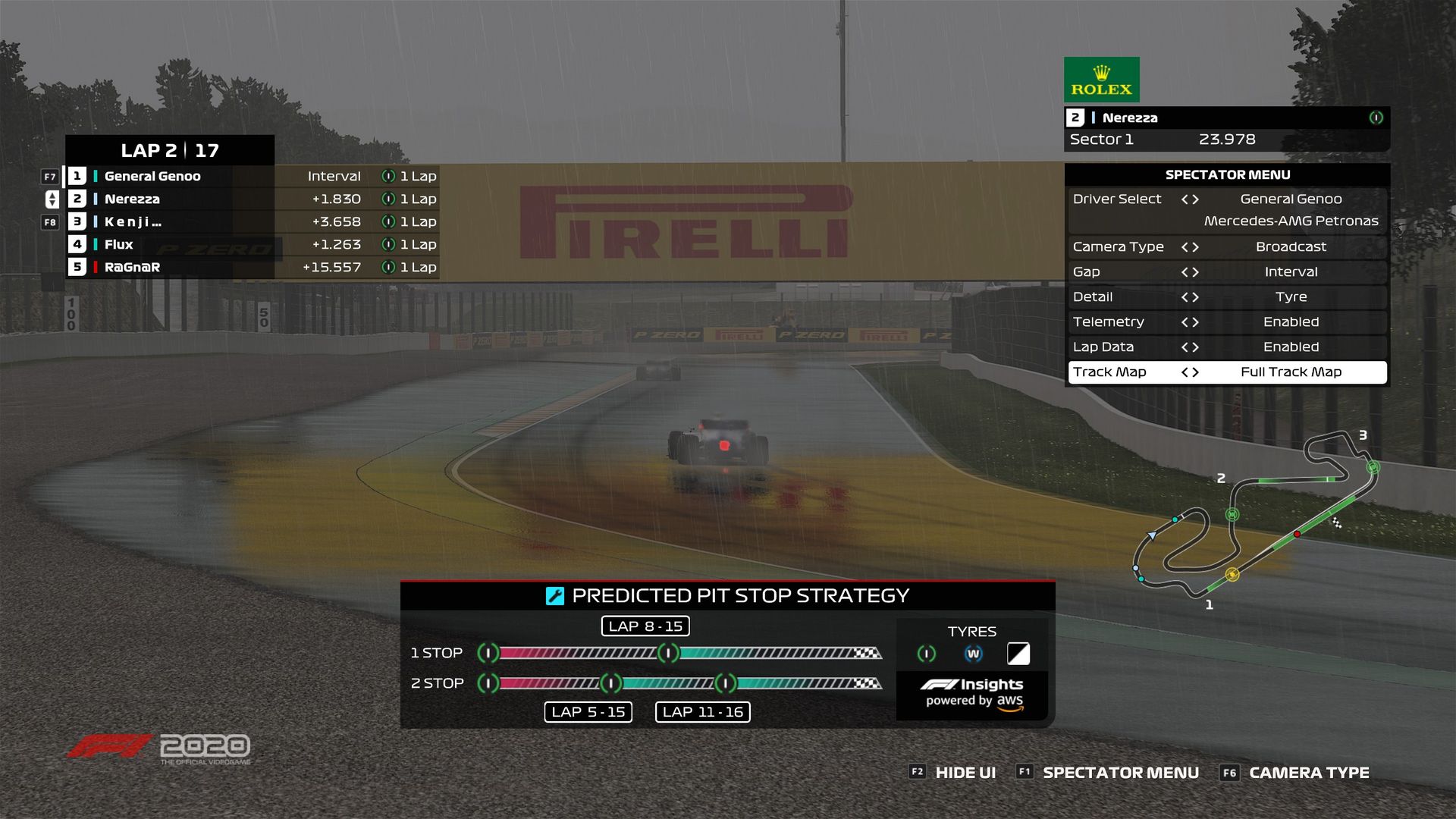
Task: Select RaGnaR in the standings
Action: click(132, 268)
